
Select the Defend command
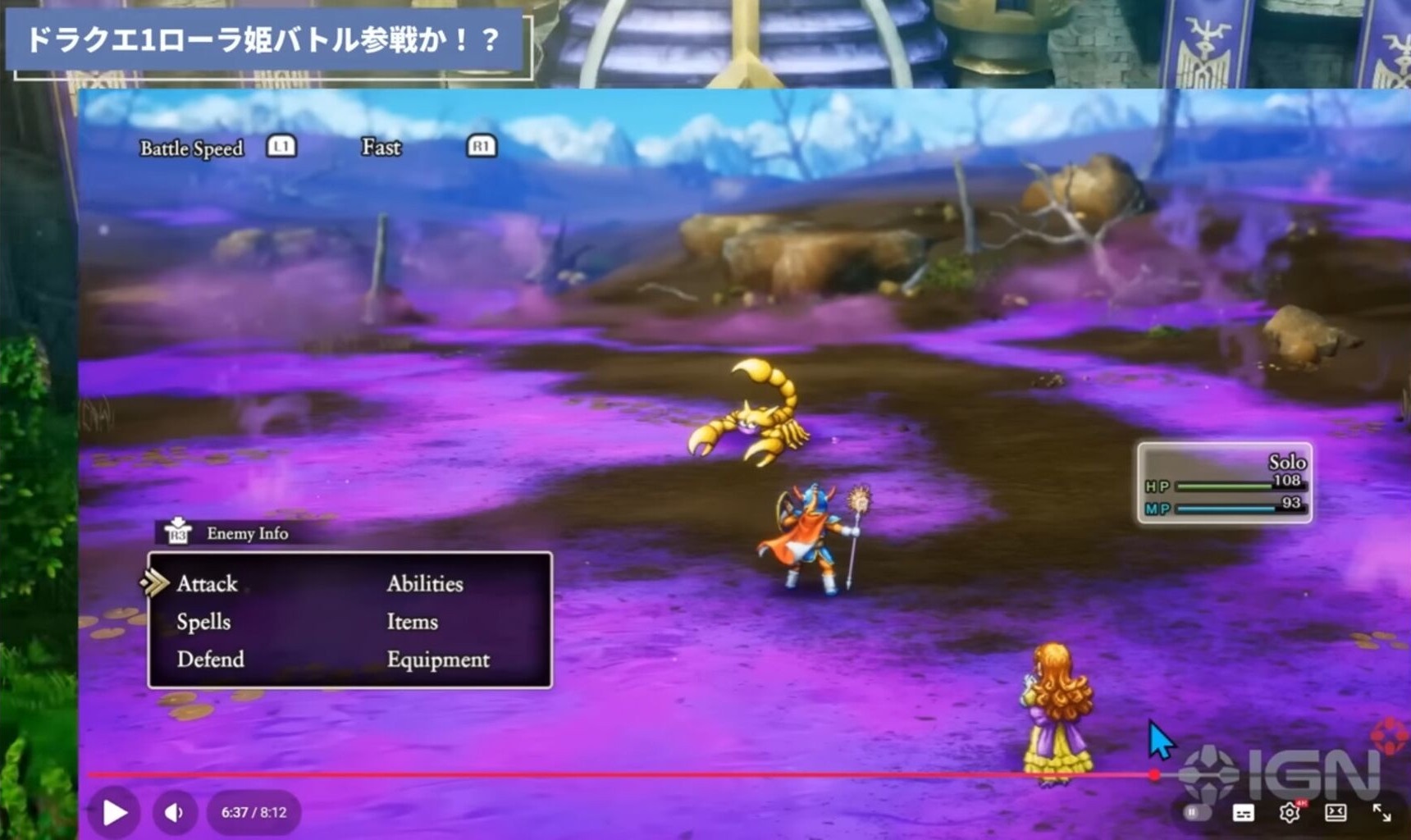[210, 660]
